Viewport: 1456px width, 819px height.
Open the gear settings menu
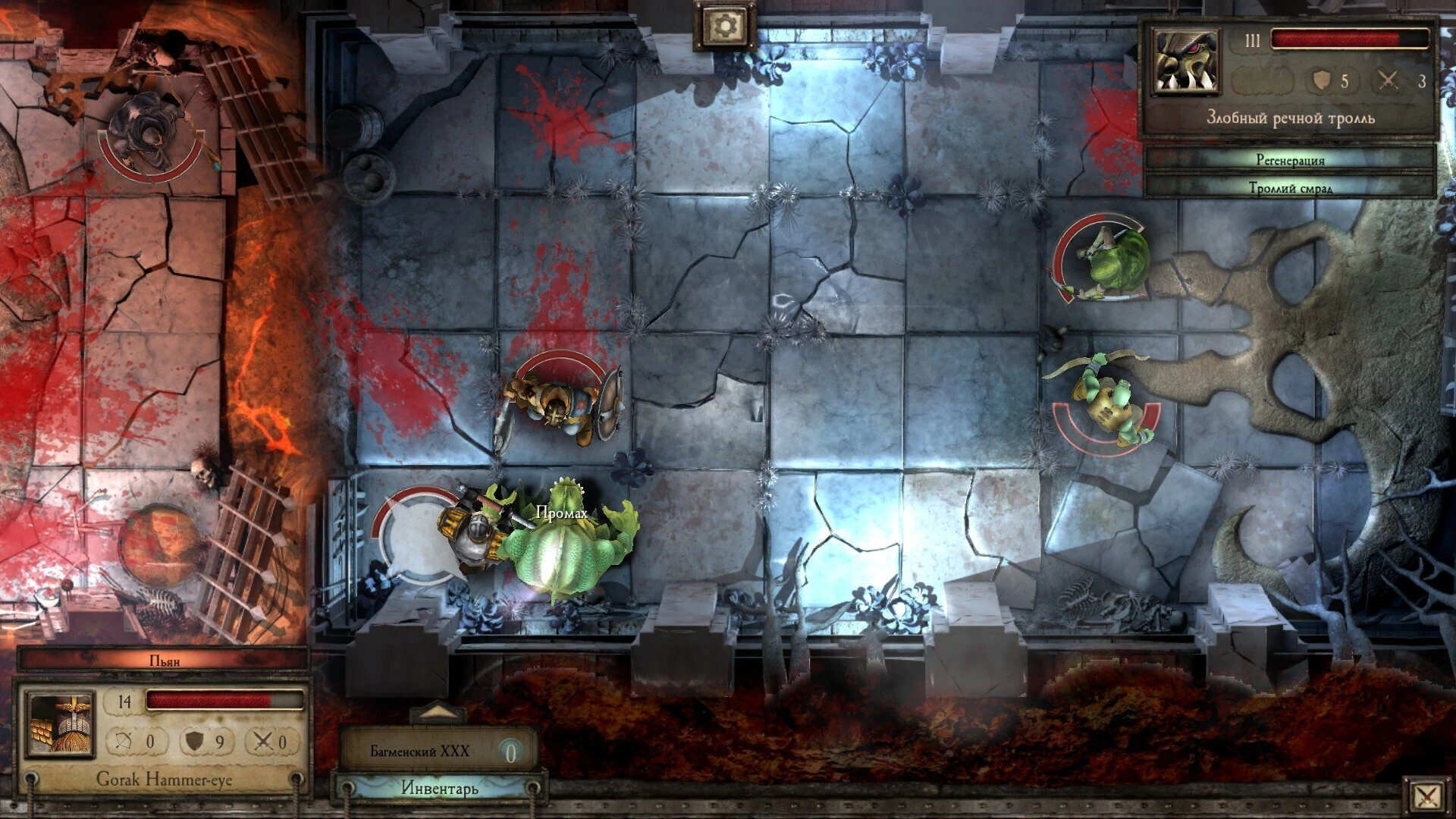[x=724, y=27]
